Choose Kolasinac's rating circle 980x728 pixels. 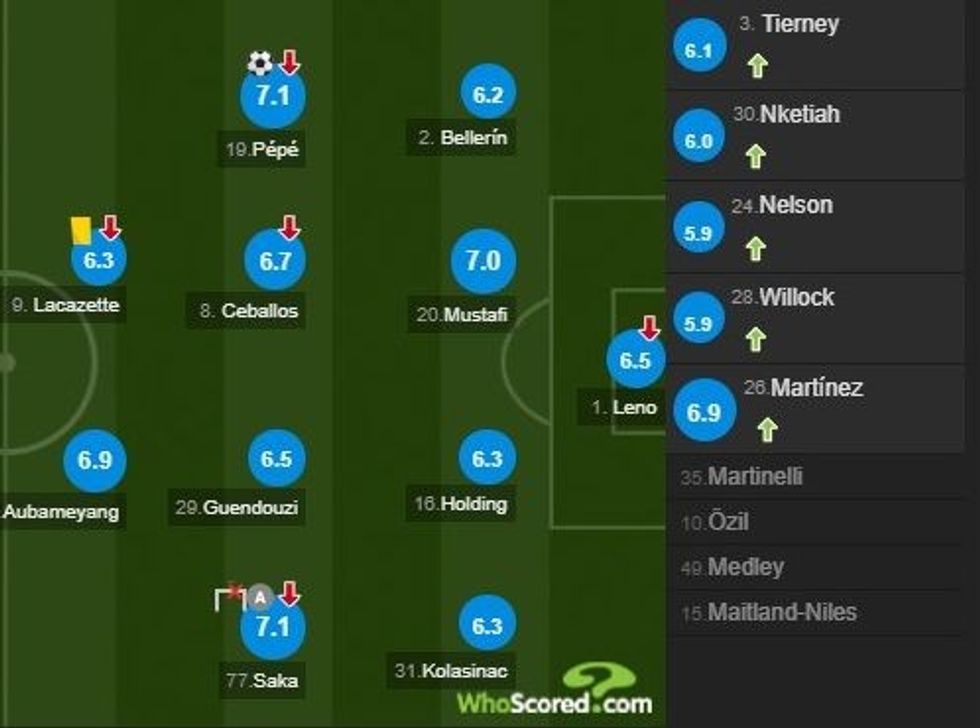pos(487,626)
